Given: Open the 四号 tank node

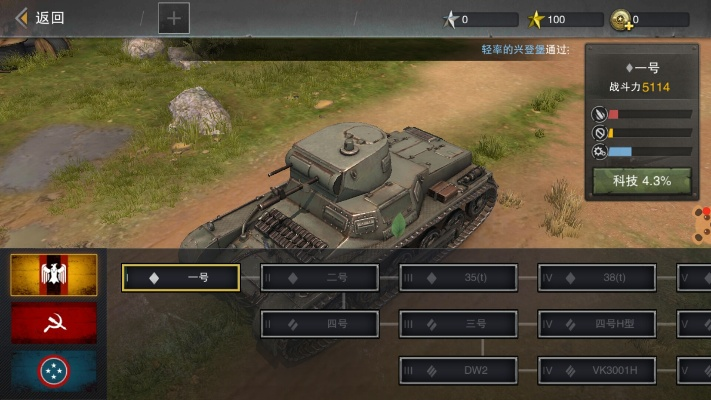Looking at the screenshot, I should [320, 324].
